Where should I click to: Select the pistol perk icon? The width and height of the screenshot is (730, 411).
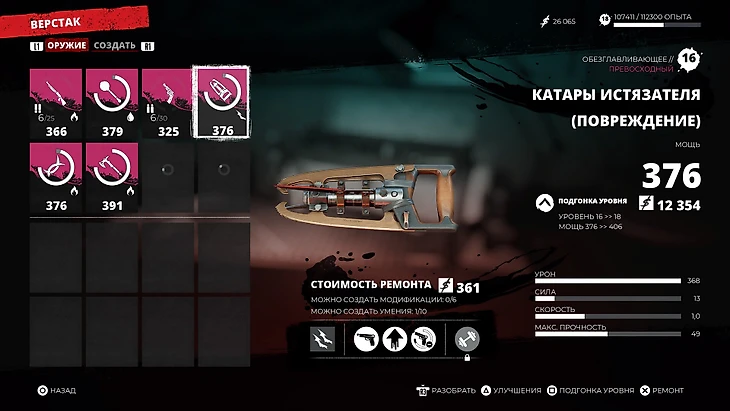coord(368,339)
